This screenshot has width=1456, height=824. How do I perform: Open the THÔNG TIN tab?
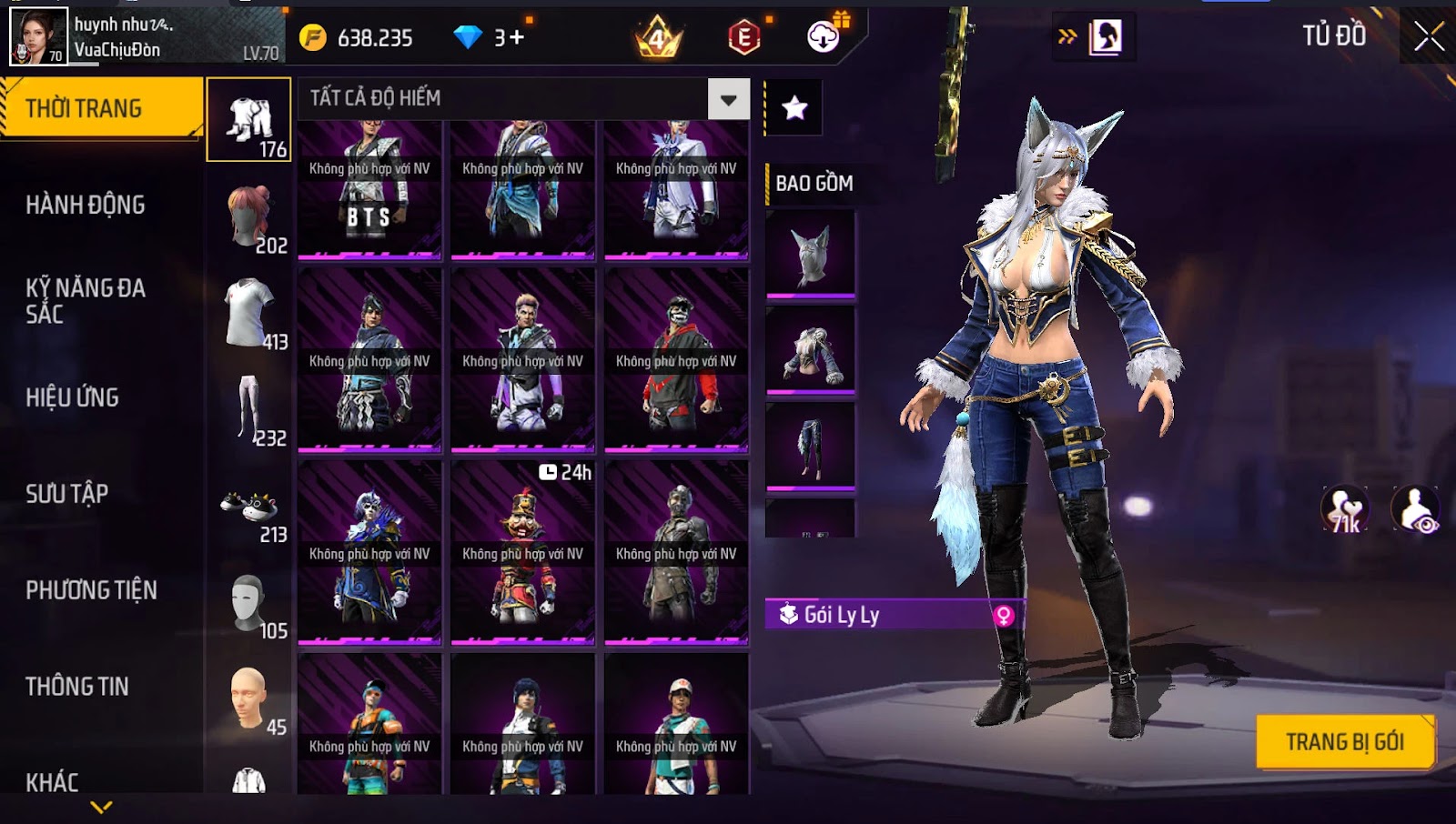77,687
